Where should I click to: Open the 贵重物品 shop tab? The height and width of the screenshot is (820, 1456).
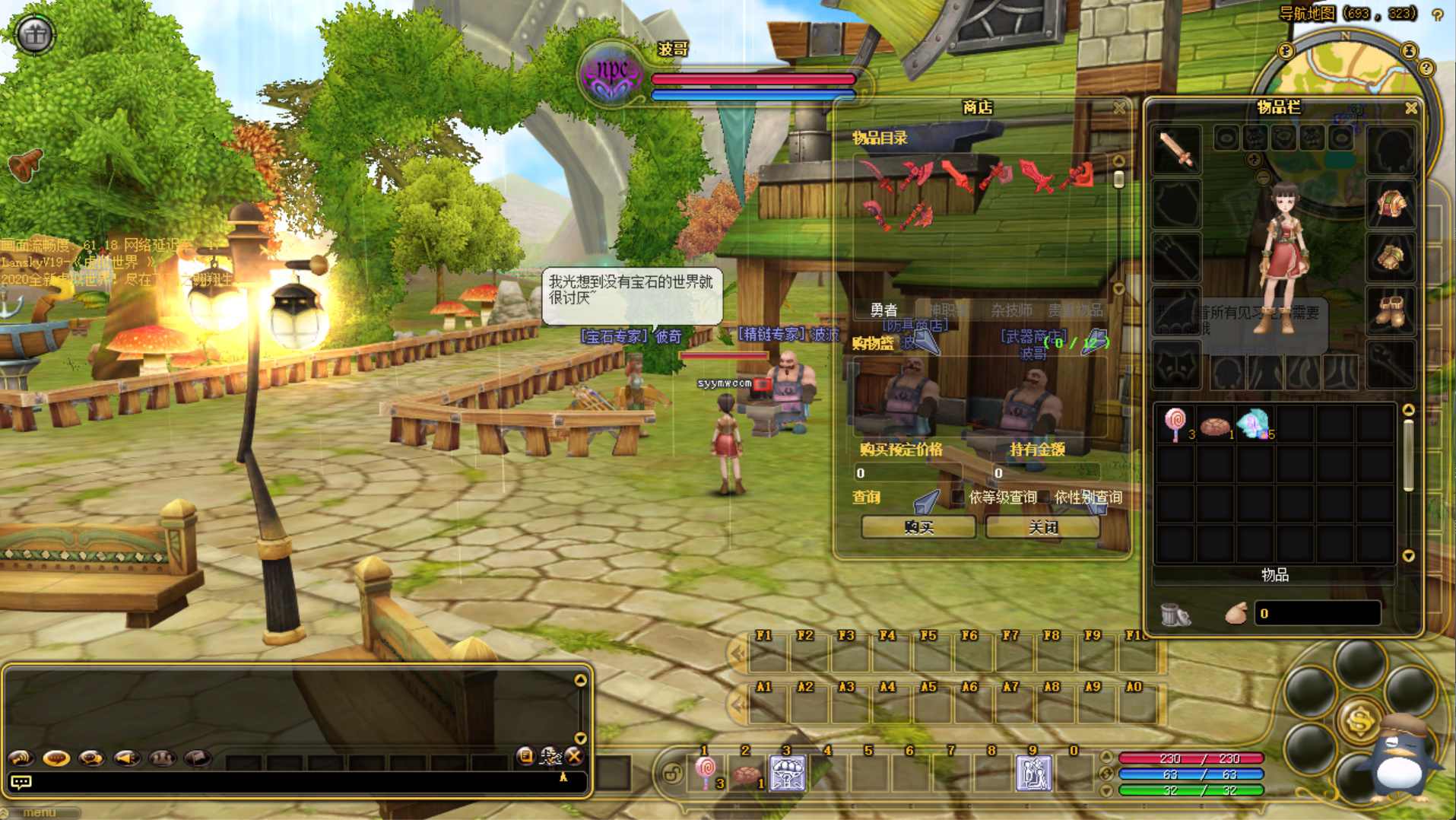[1075, 310]
